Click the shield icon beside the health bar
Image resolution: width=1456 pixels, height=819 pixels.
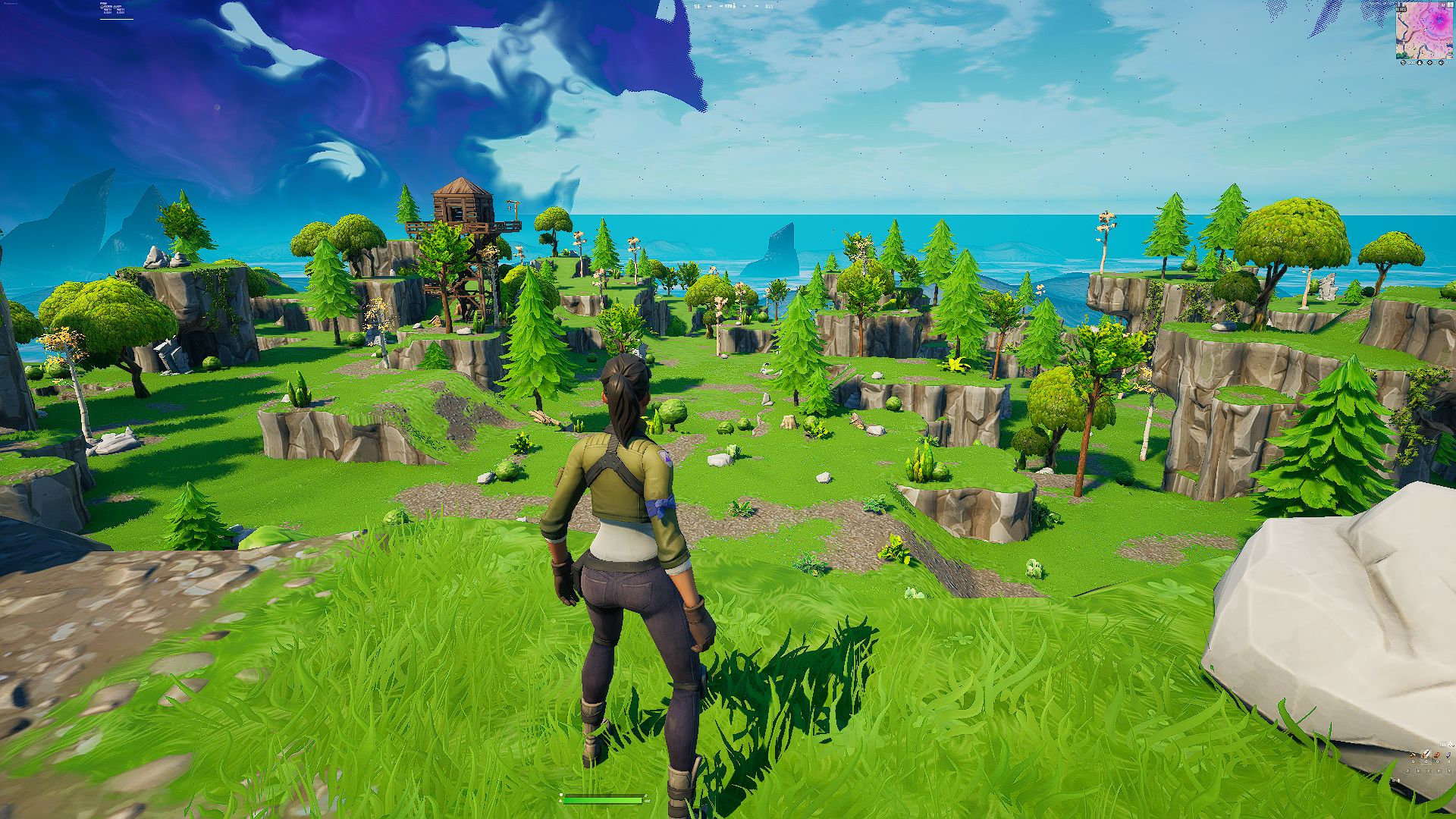561,794
